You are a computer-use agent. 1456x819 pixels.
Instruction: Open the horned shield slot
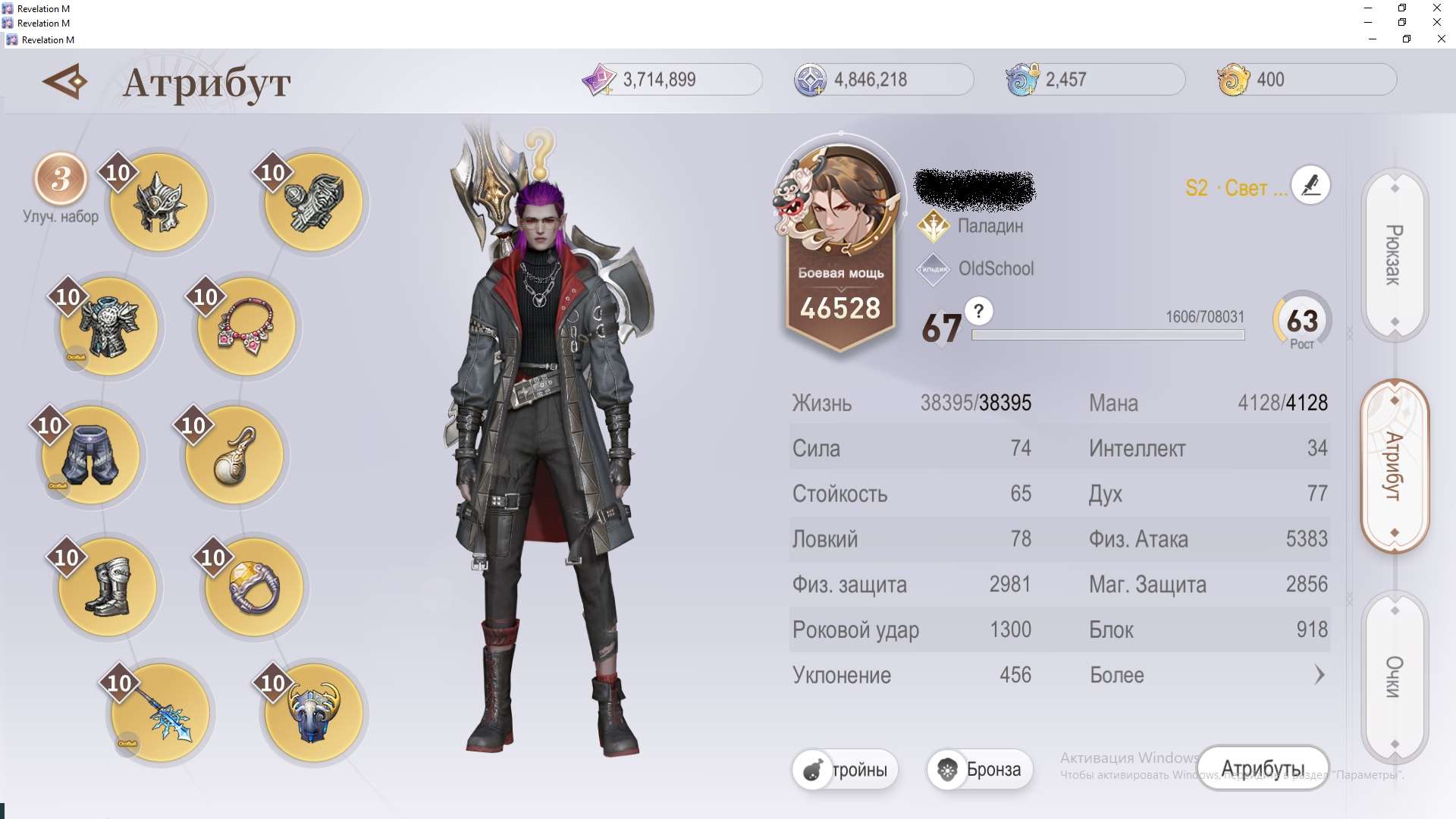(314, 713)
